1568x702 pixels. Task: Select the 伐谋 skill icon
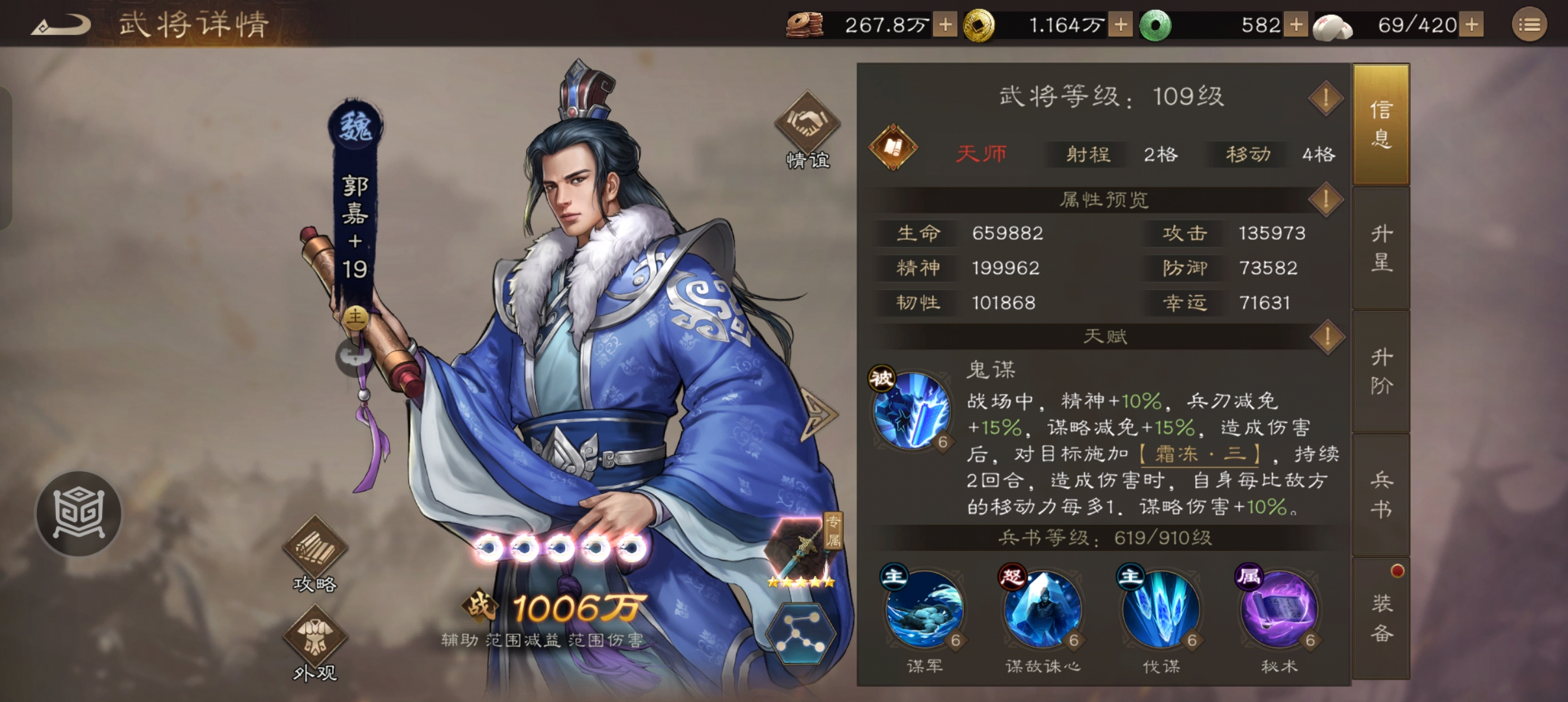[x=1160, y=610]
